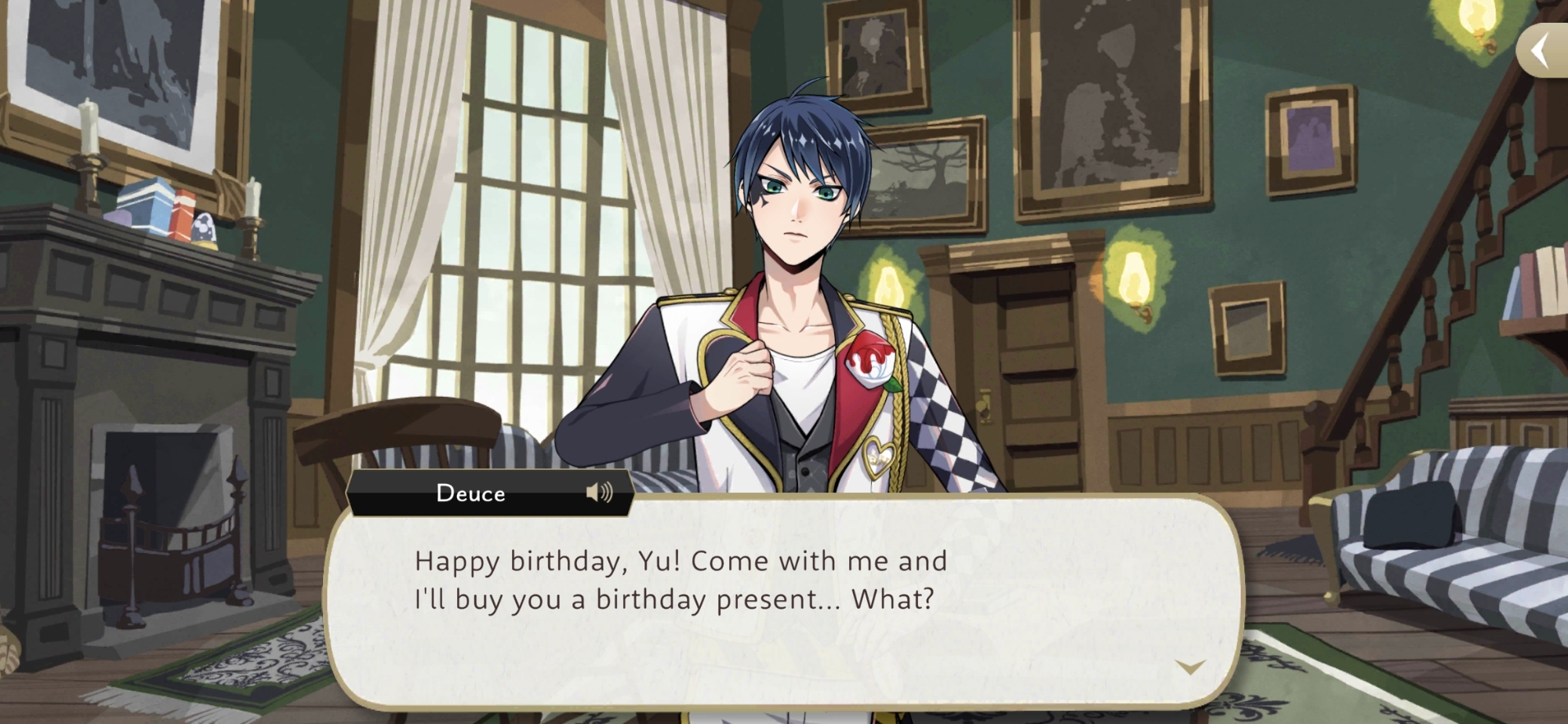Screen dimensions: 1568x724
Task: Advance dialogue with the down arrow
Action: [x=1190, y=668]
